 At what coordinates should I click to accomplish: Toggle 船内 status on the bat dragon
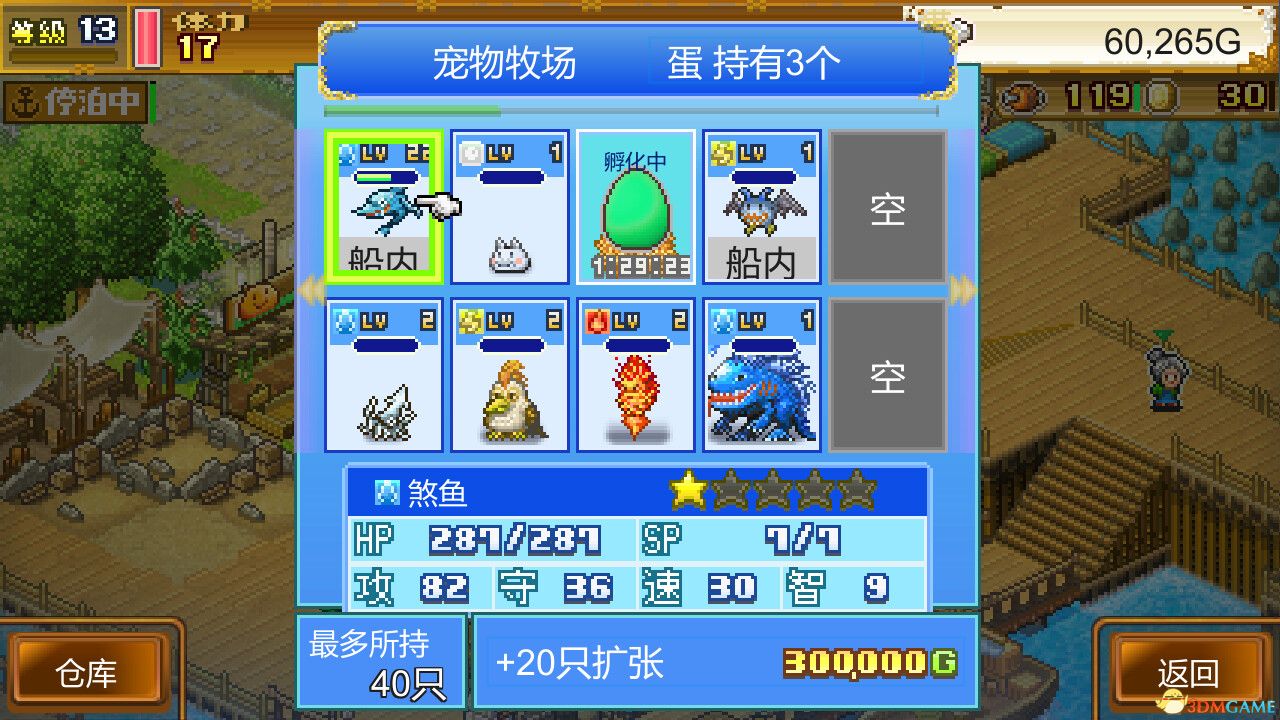(761, 262)
